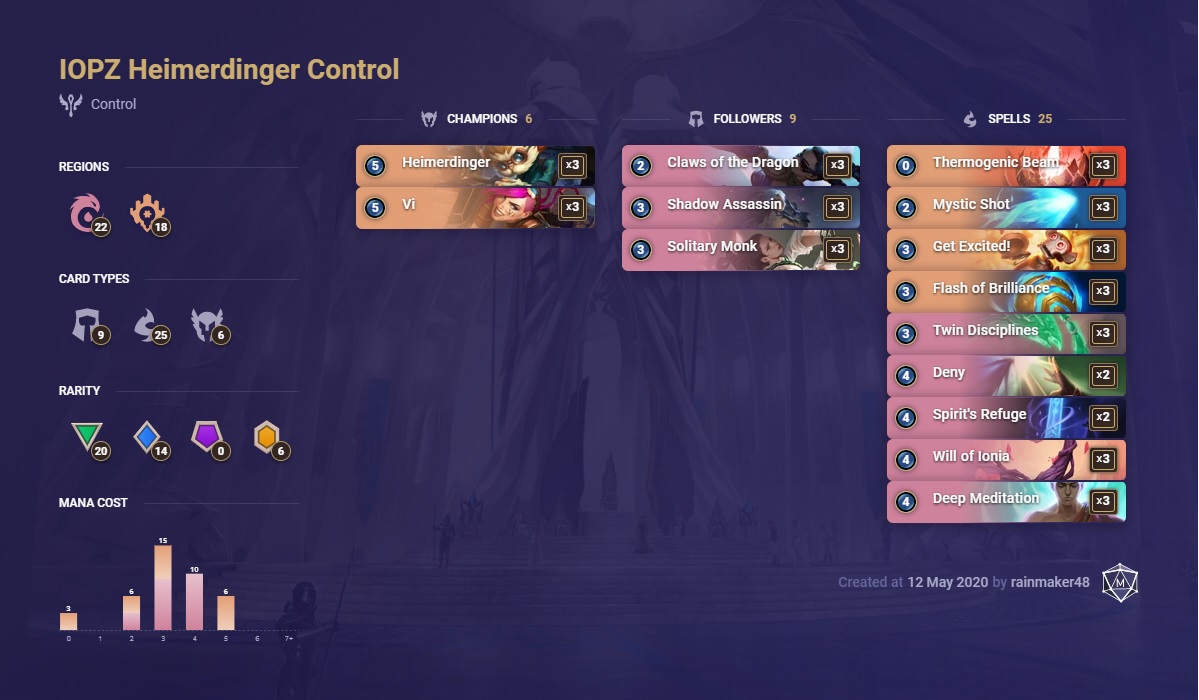Choose the Get Excited! spell card

1005,250
